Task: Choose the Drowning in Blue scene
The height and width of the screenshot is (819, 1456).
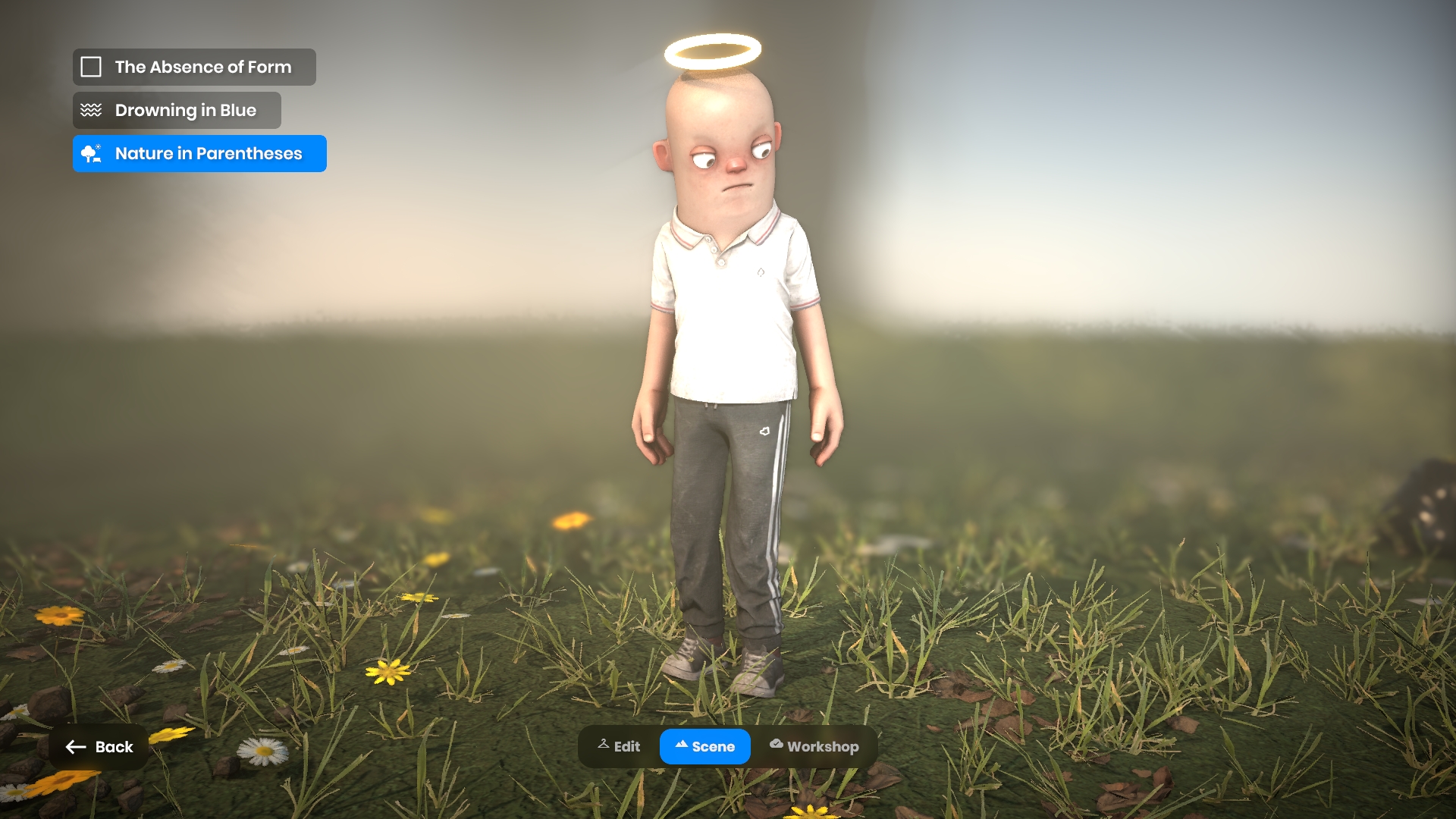Action: (x=177, y=111)
